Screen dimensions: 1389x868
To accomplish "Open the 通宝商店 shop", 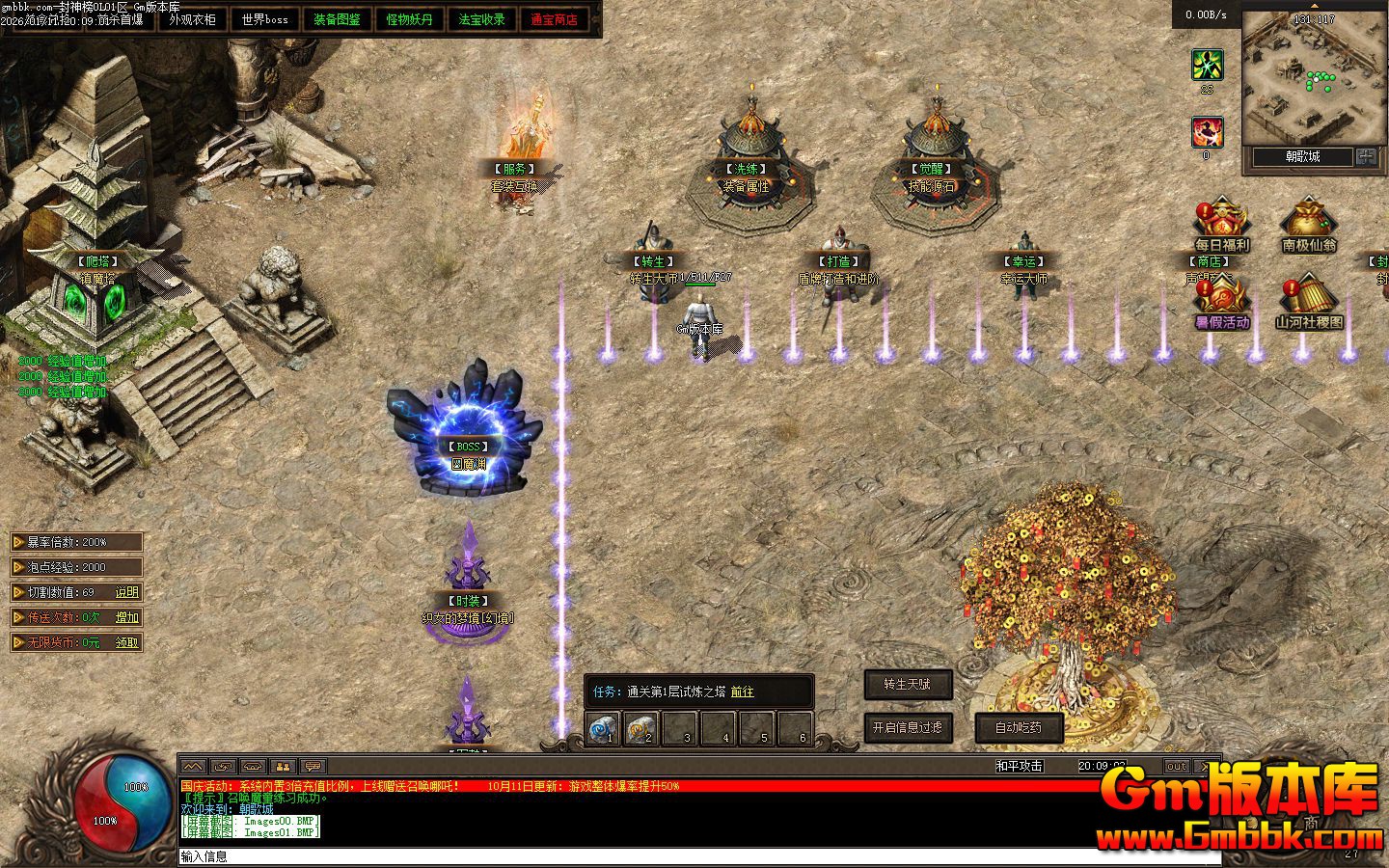I will click(554, 19).
